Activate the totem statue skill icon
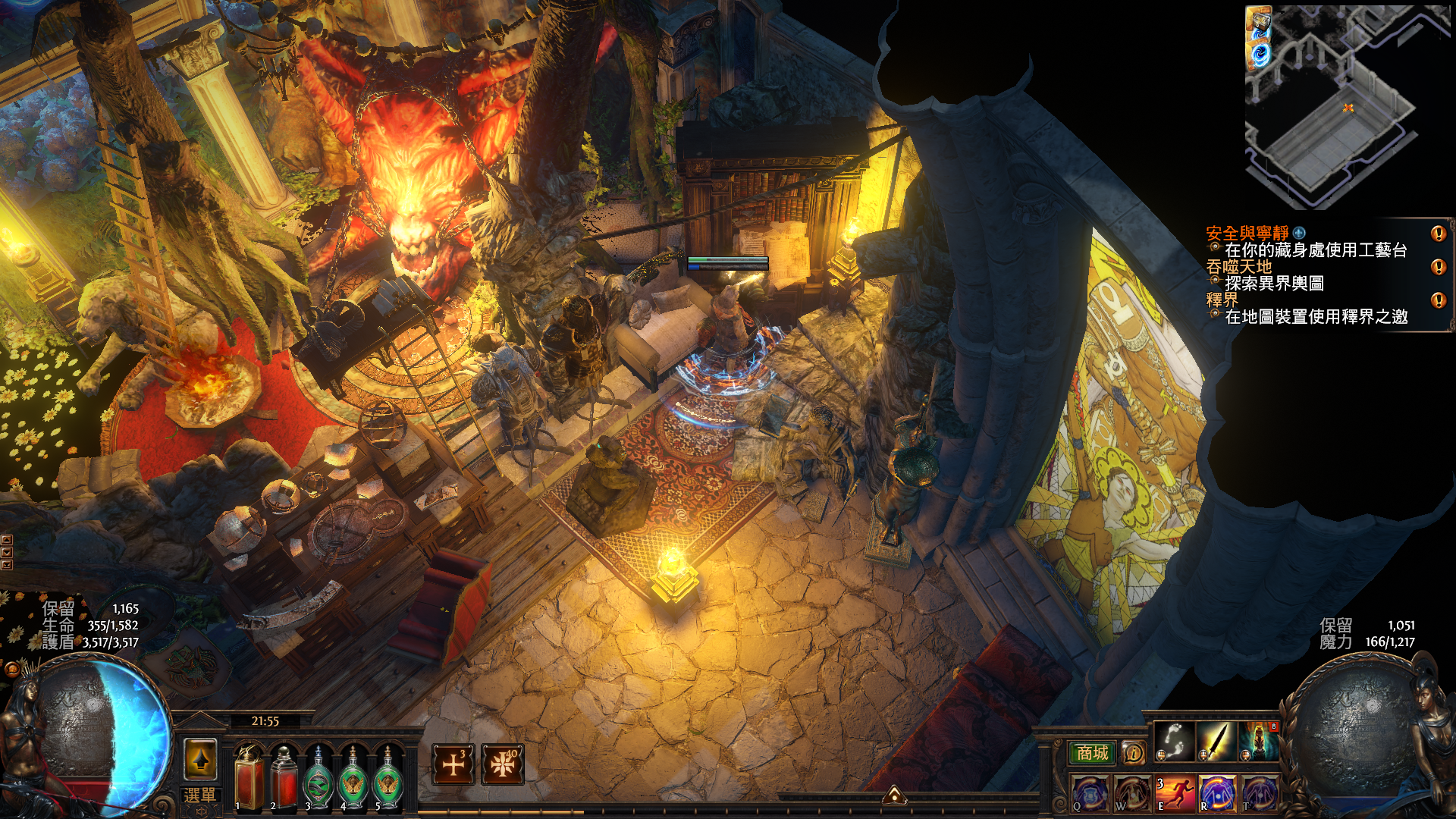Image resolution: width=1456 pixels, height=819 pixels. 1258,741
